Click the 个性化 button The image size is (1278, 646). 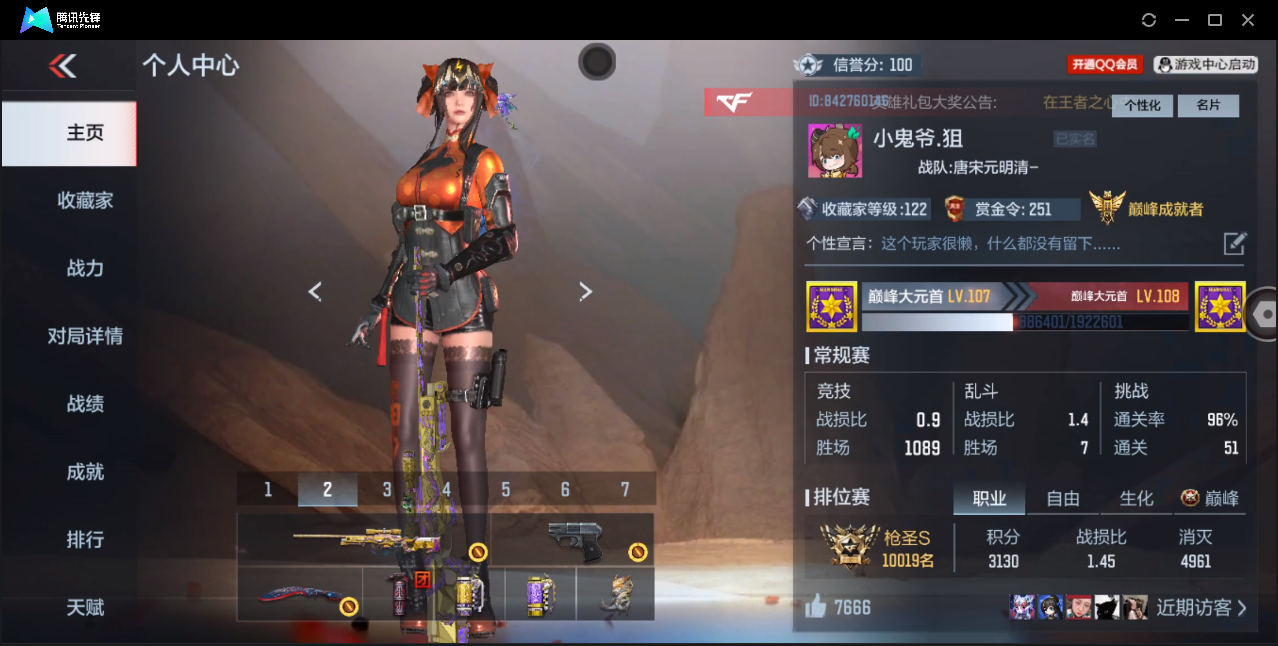[x=1142, y=105]
